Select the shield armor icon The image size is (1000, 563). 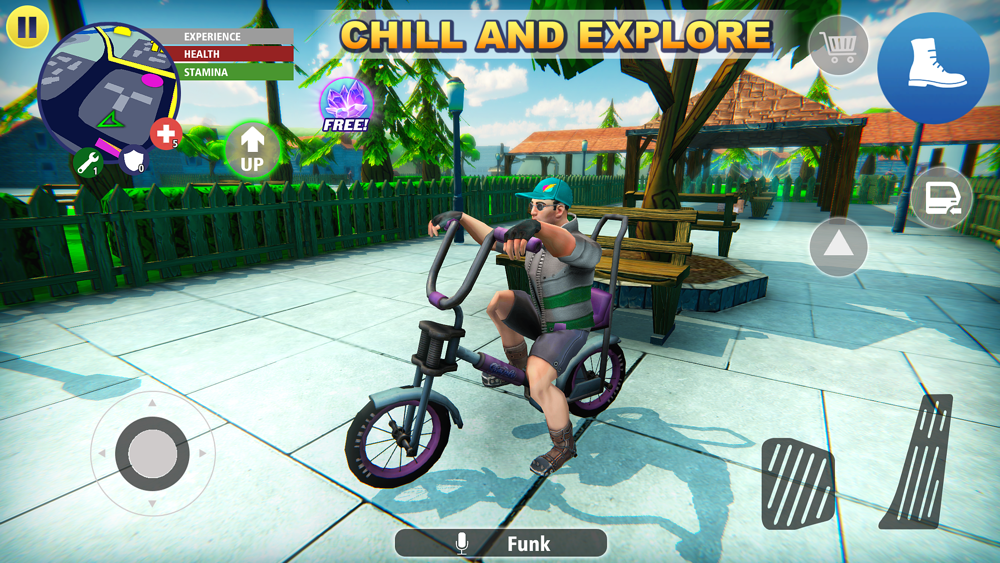point(132,161)
